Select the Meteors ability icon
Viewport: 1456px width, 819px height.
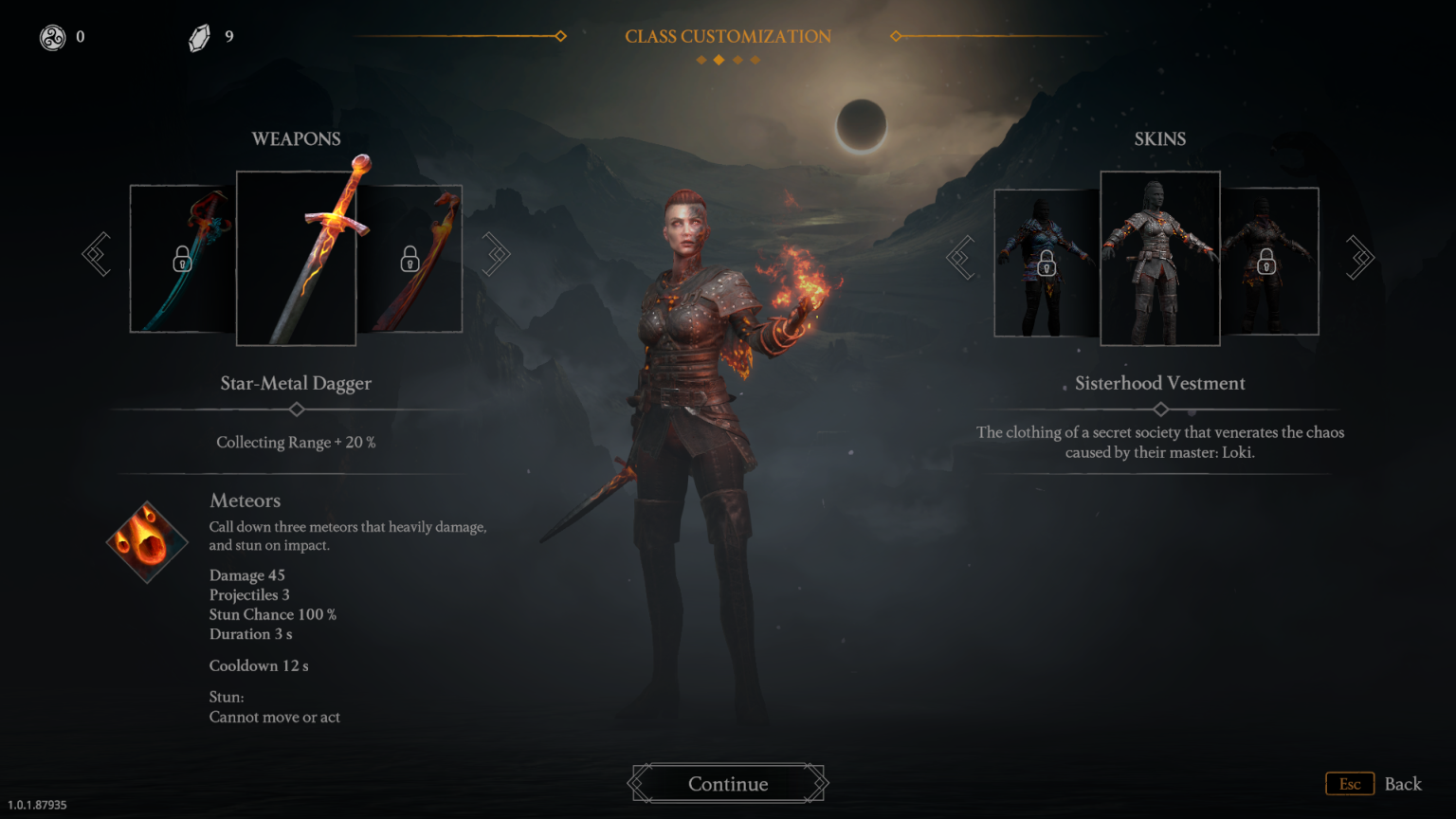point(147,541)
